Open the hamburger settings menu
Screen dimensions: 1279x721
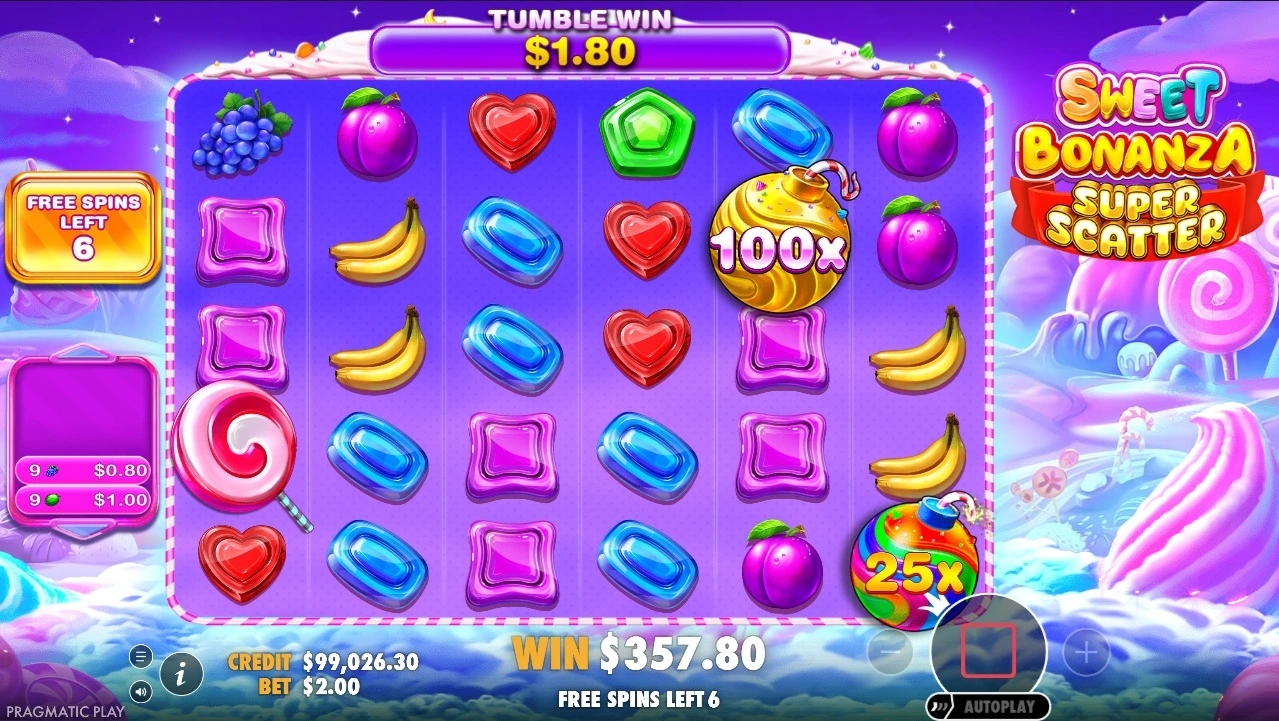pyautogui.click(x=141, y=656)
